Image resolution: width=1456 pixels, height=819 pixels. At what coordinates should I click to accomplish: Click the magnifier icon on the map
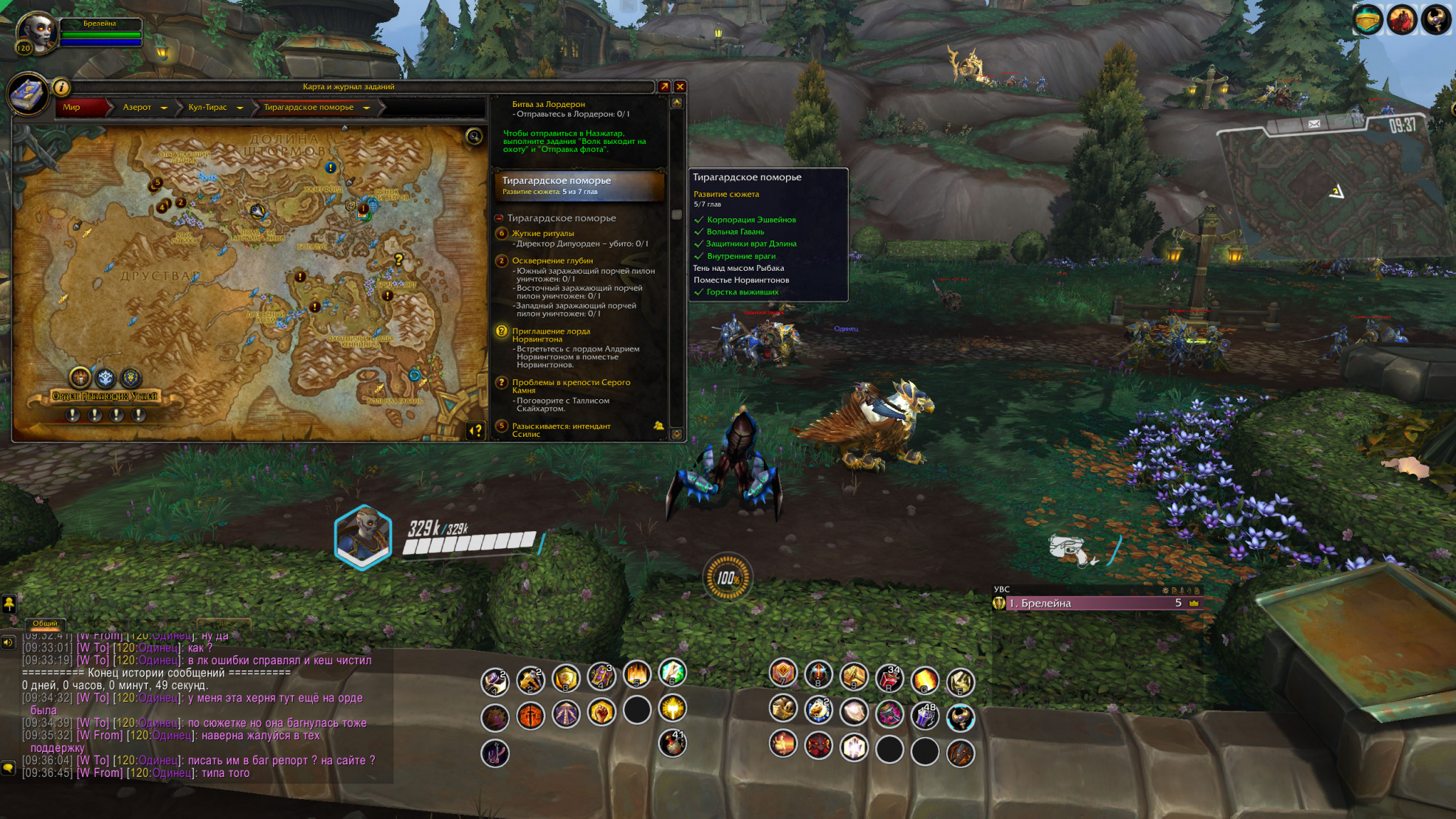(x=474, y=136)
